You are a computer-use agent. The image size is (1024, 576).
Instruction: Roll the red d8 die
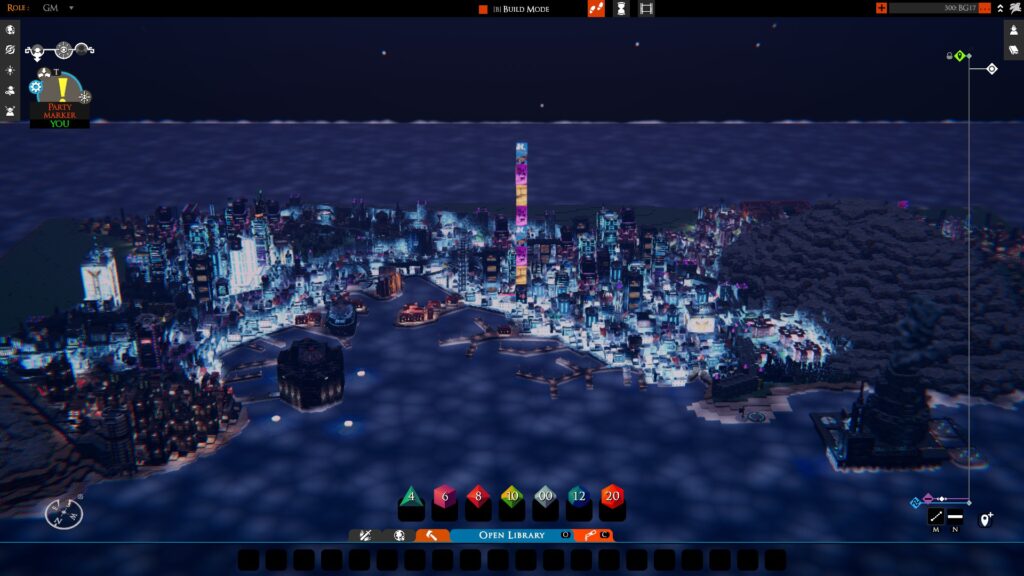point(479,496)
